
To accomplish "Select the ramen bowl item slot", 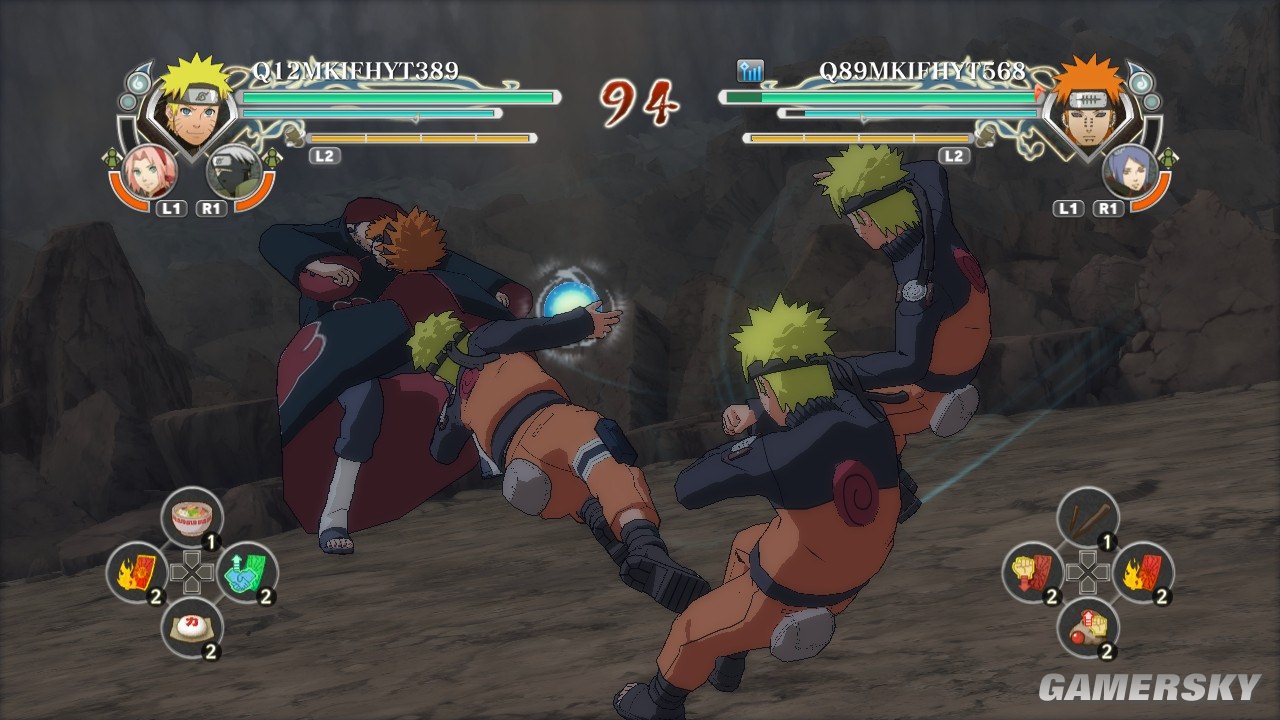I will coord(192,517).
